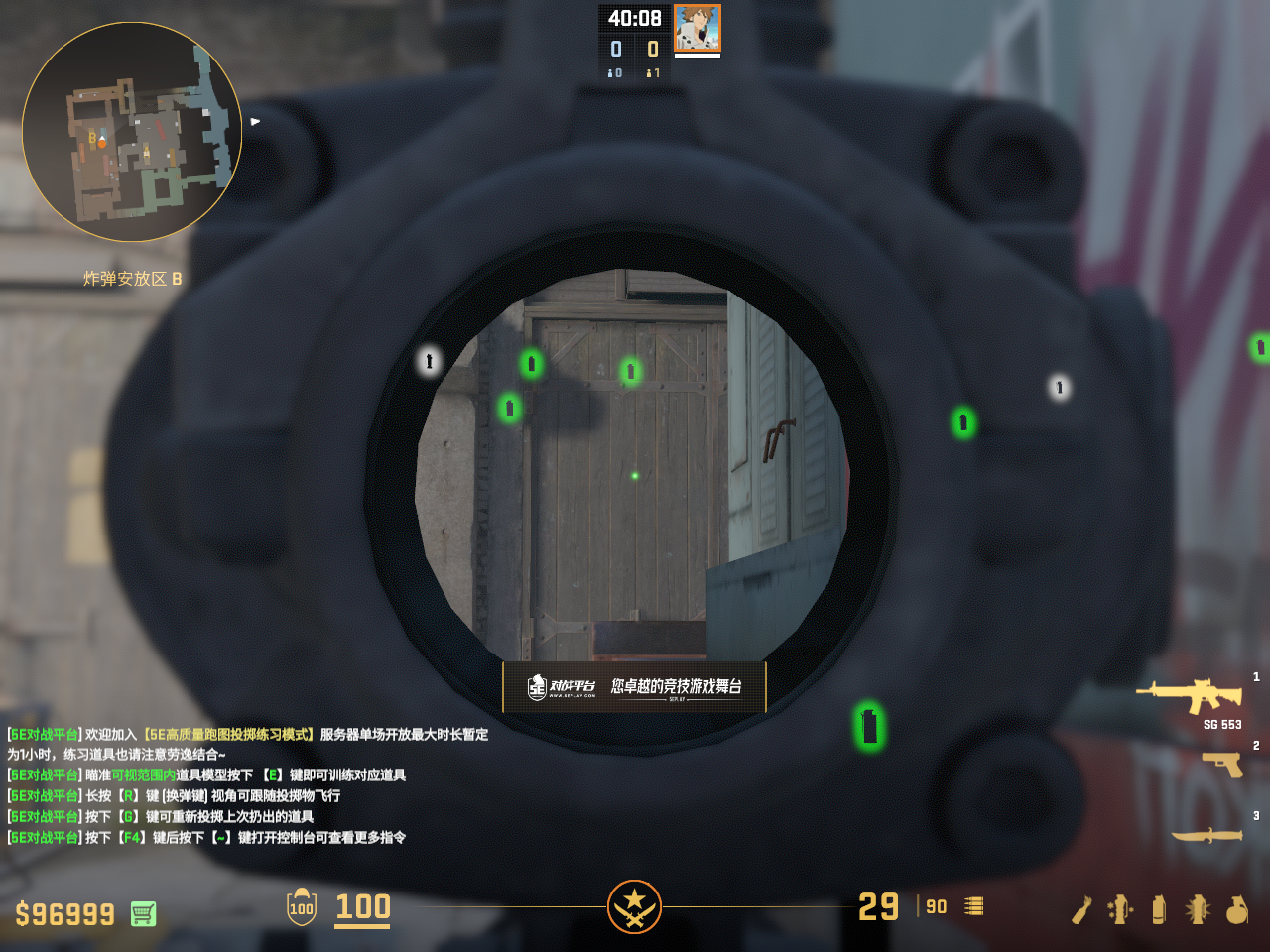
Task: Switch to the pistol weapon slot
Action: (1221, 764)
